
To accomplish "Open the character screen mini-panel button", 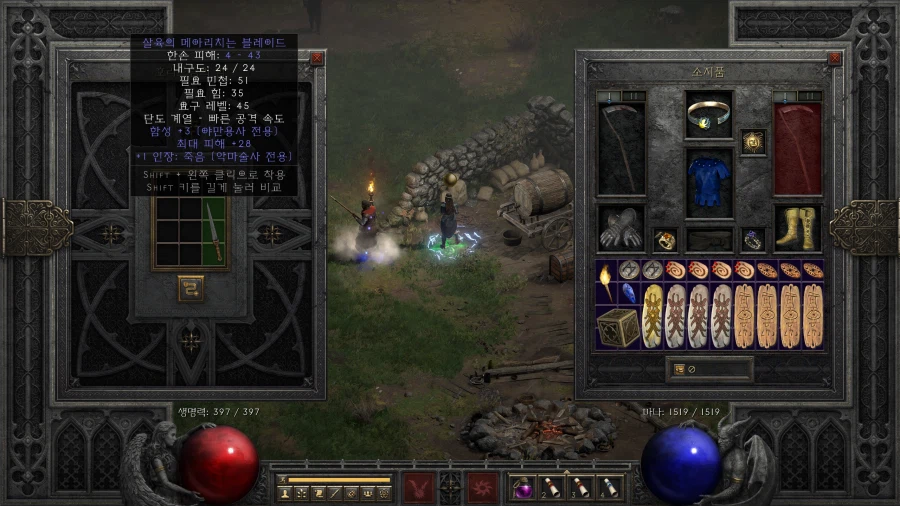I will [x=286, y=492].
